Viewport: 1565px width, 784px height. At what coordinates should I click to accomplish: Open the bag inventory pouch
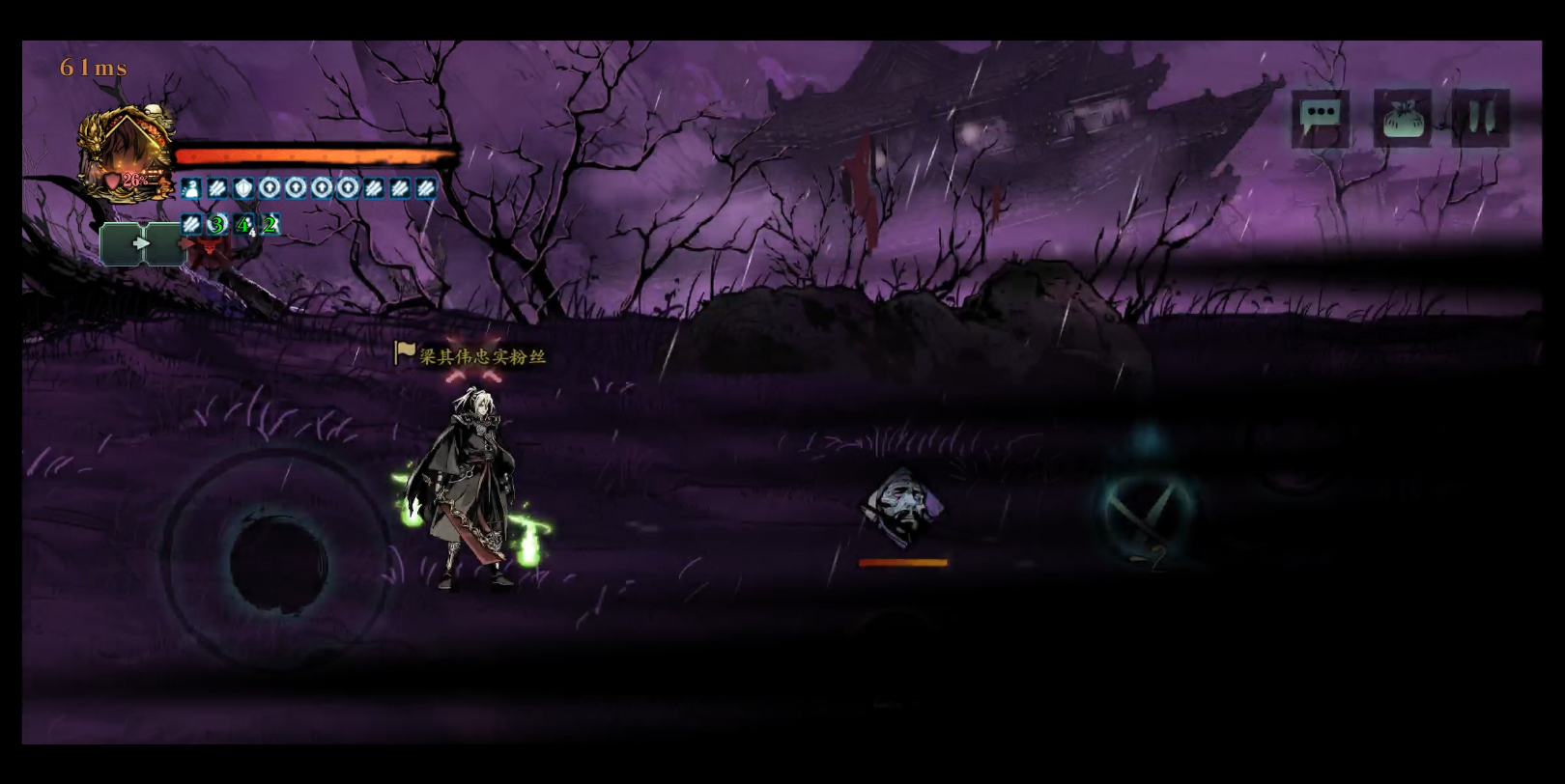(x=1402, y=119)
